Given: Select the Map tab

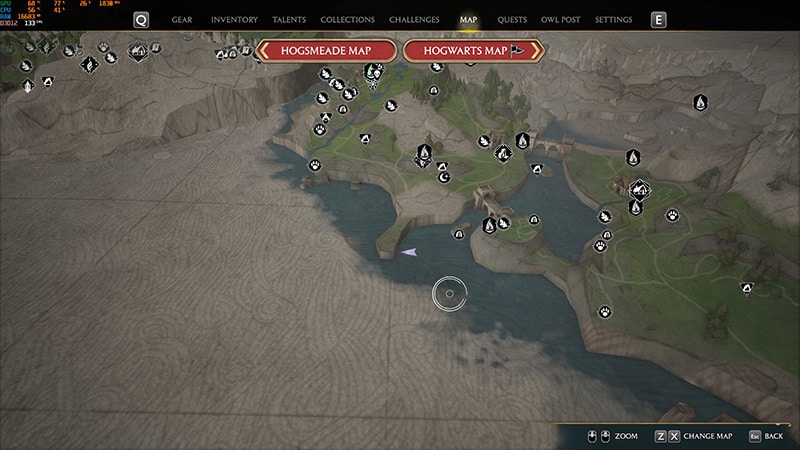Looking at the screenshot, I should pyautogui.click(x=468, y=20).
